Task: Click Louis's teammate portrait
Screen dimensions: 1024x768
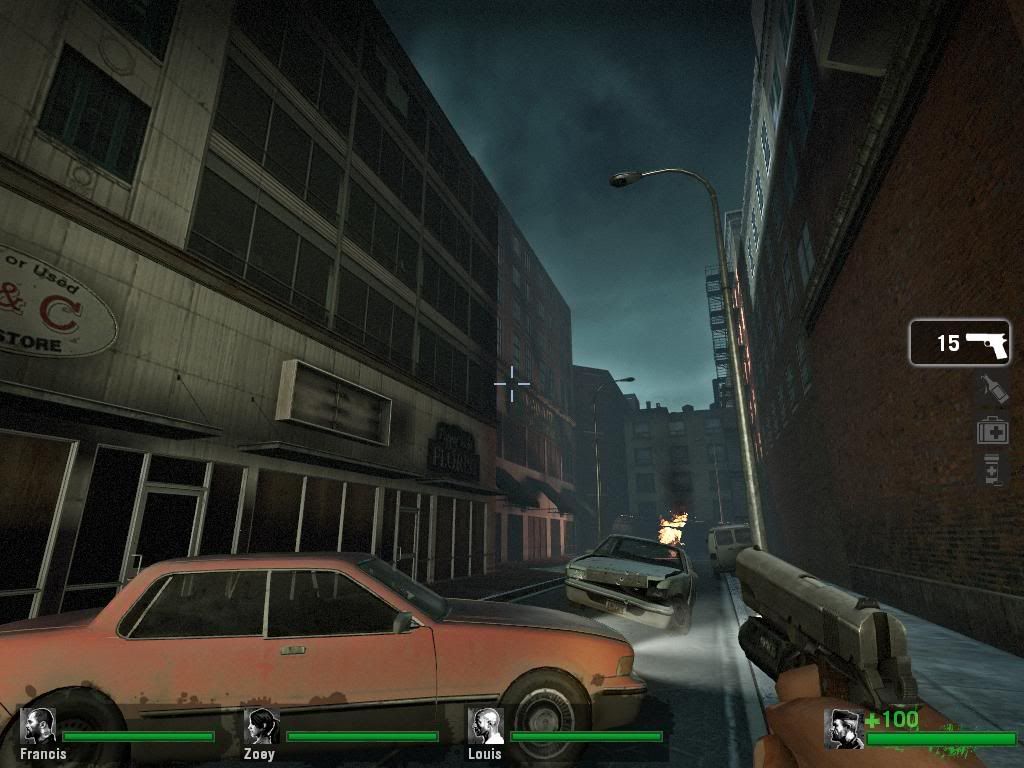Action: tap(485, 726)
